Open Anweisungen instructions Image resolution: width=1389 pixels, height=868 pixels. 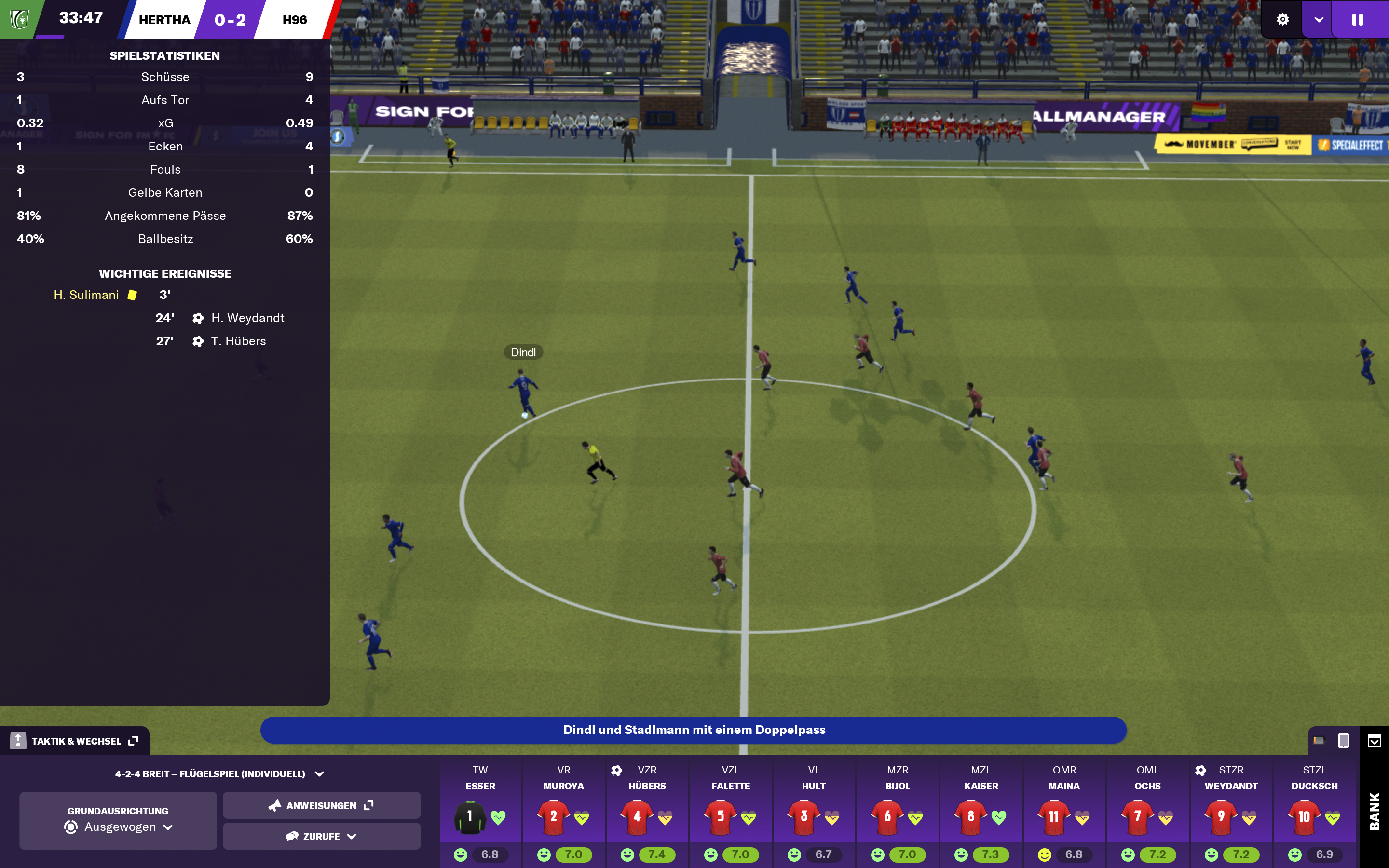coord(321,805)
